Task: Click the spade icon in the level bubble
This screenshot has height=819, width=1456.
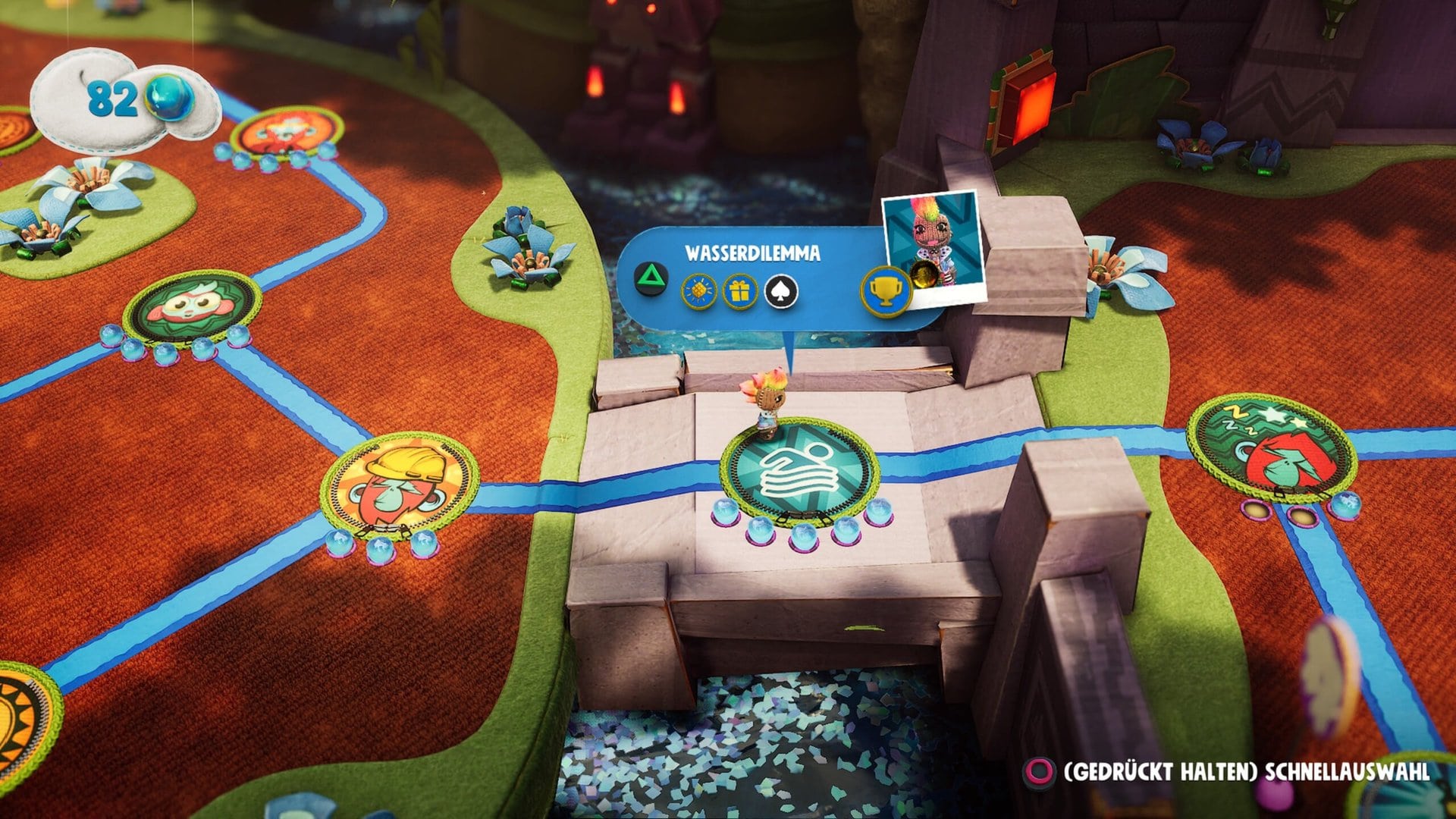Action: [780, 290]
